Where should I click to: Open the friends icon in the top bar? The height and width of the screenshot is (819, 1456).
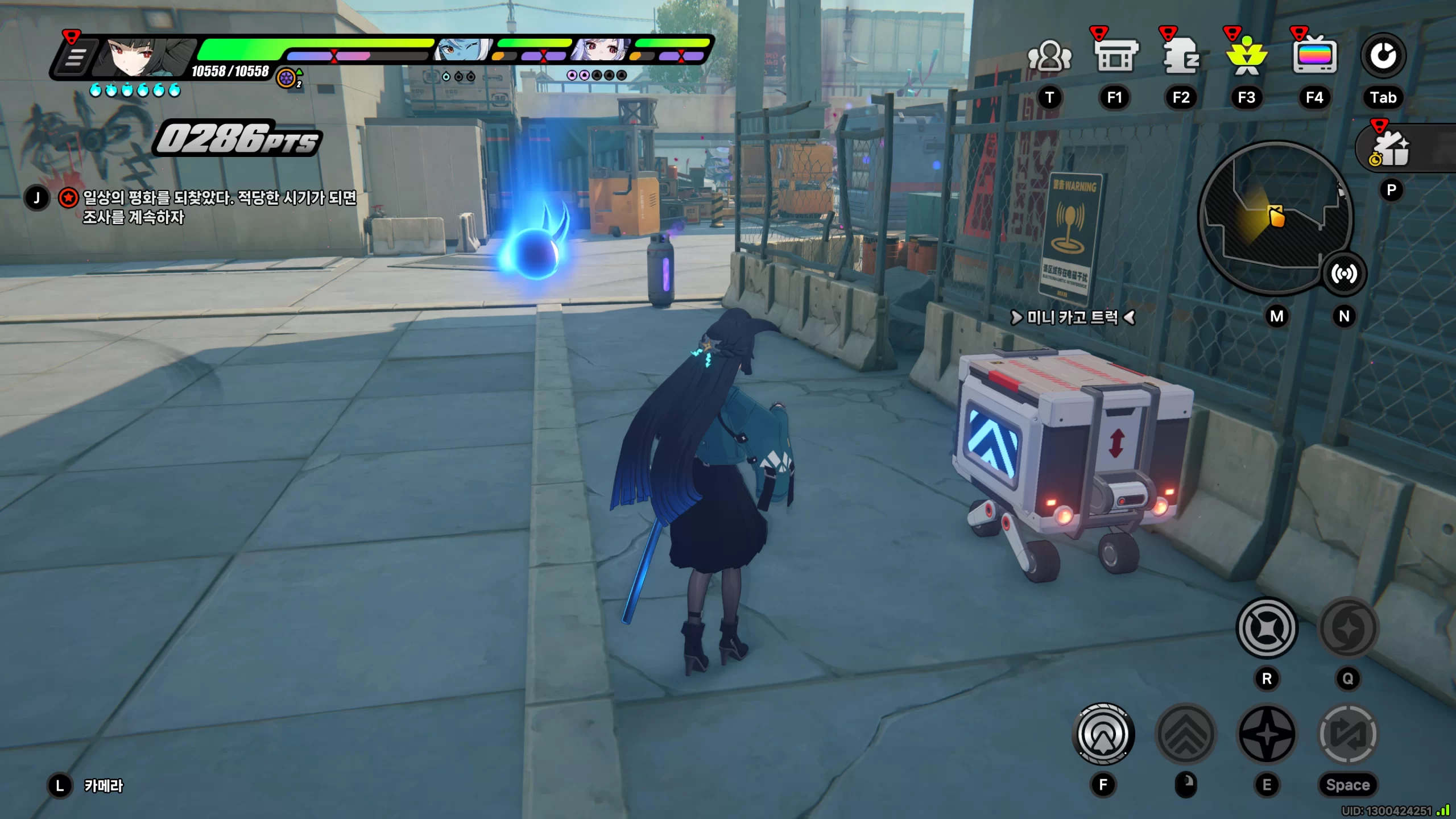[1049, 57]
